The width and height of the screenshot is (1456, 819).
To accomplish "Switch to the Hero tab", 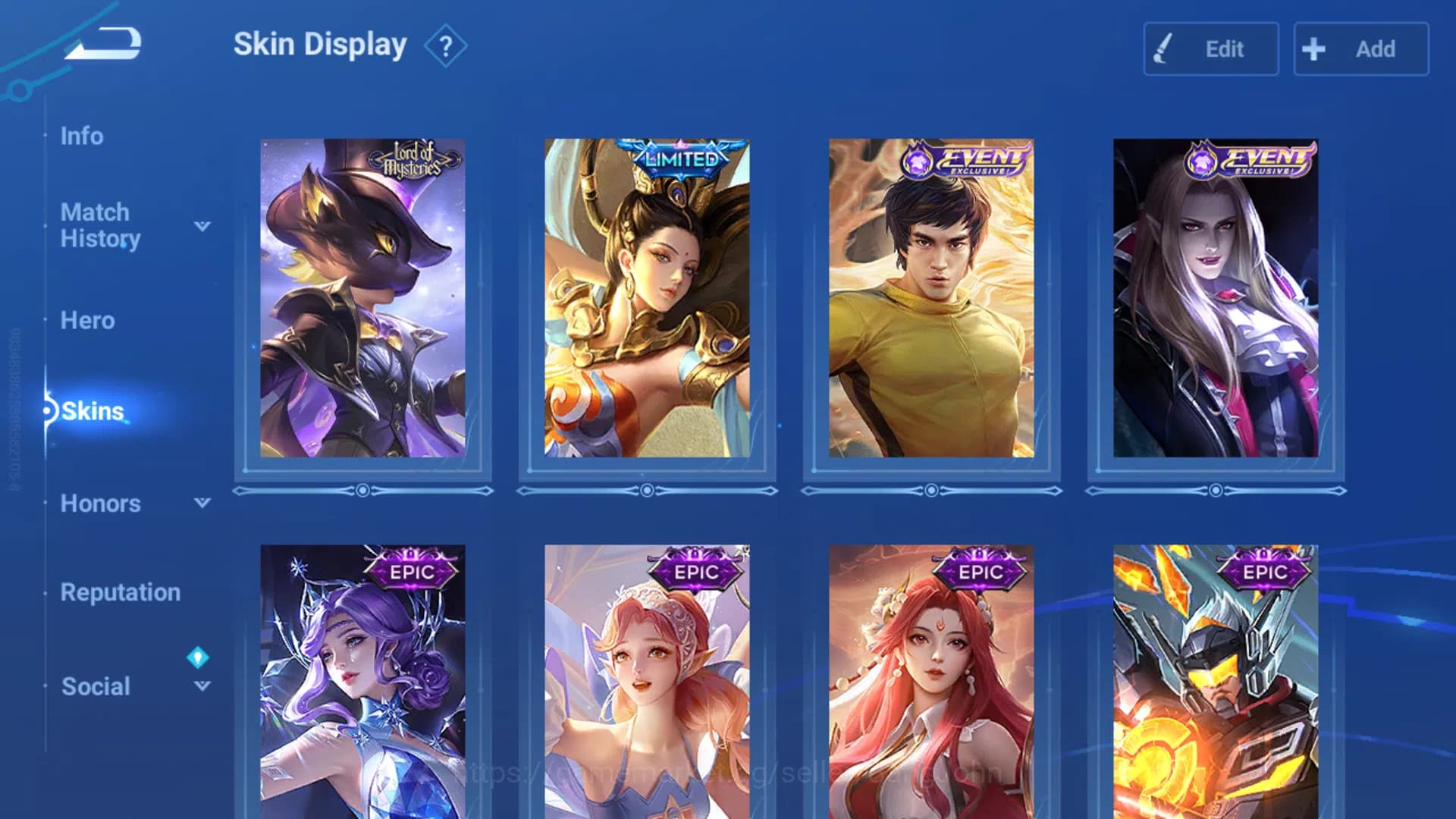I will click(88, 321).
